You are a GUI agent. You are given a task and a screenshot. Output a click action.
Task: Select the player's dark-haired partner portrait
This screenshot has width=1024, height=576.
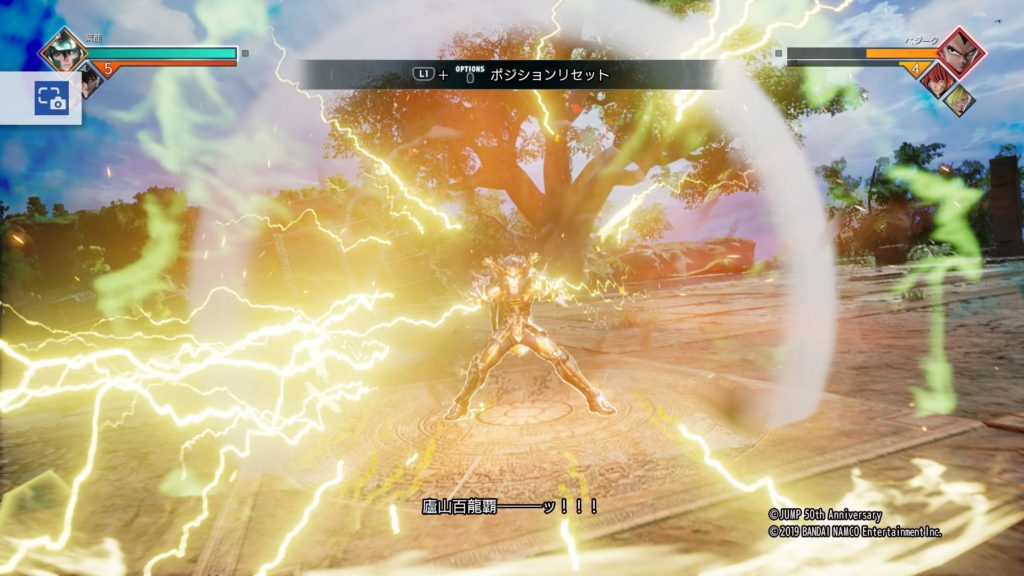[90, 78]
